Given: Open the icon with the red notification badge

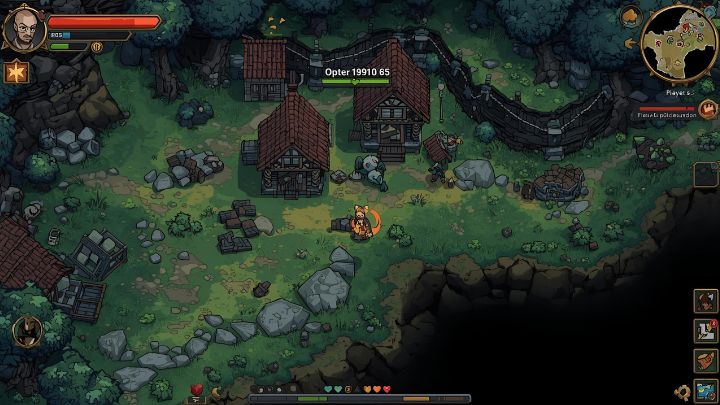Looking at the screenshot, I should pos(706,330).
